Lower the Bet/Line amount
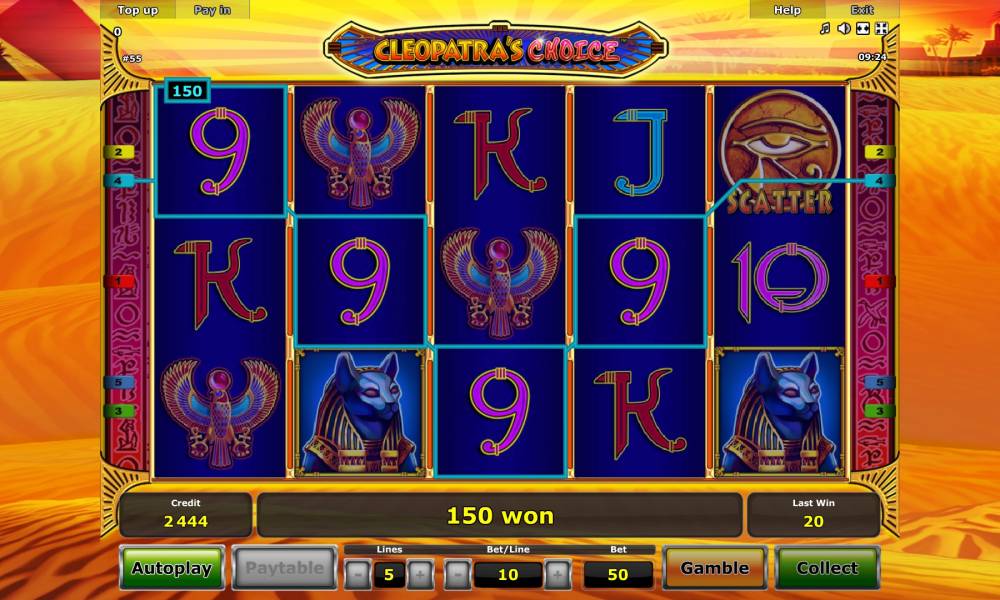The height and width of the screenshot is (600, 1000). [457, 575]
